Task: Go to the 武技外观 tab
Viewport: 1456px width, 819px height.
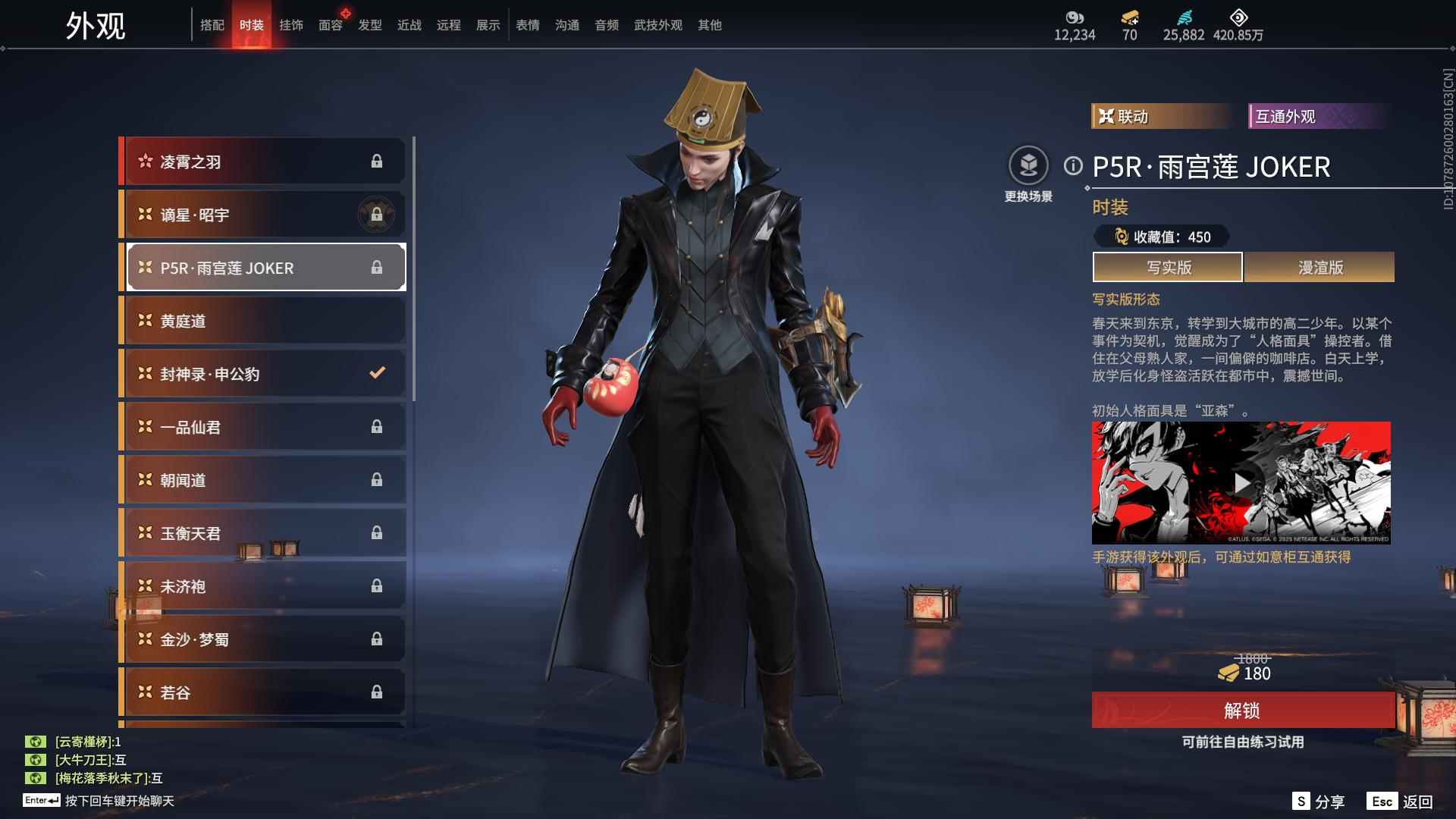Action: coord(658,25)
